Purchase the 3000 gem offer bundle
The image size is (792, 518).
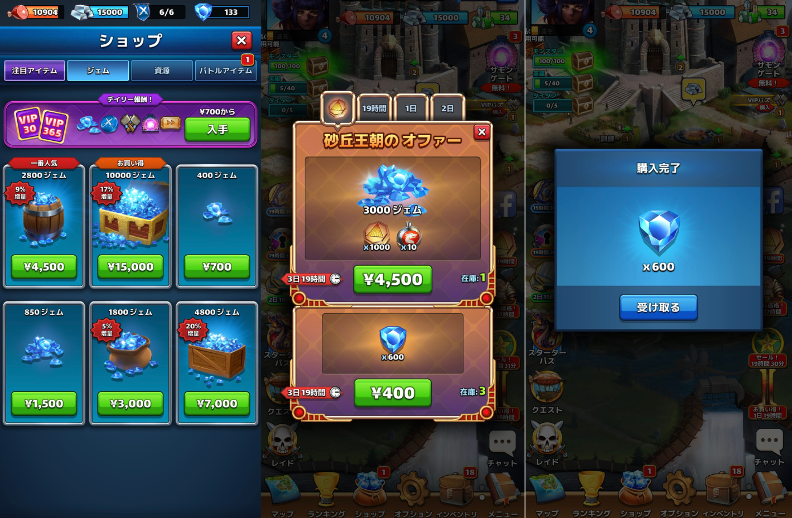click(x=392, y=279)
